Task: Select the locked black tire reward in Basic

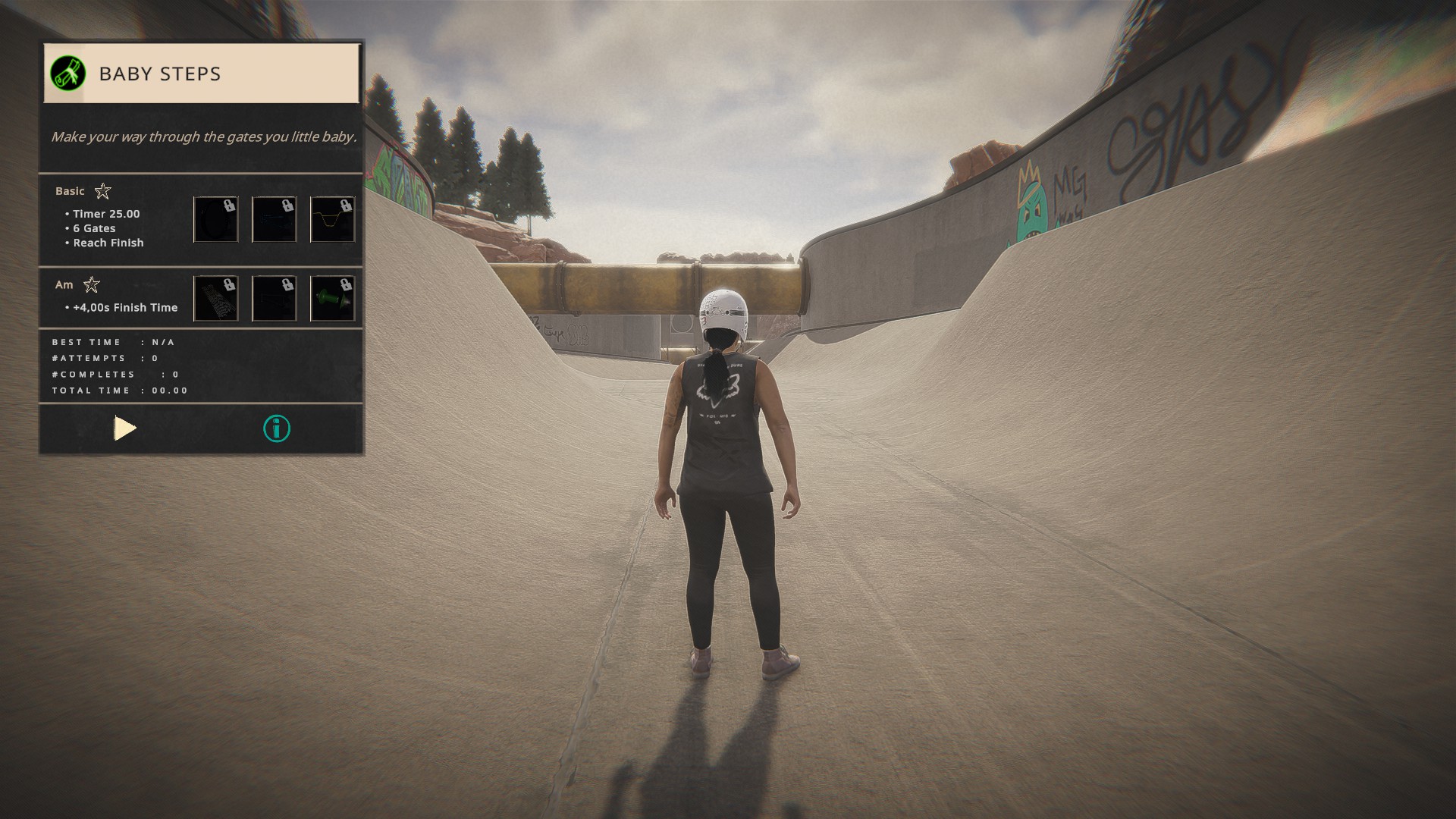Action: click(216, 220)
